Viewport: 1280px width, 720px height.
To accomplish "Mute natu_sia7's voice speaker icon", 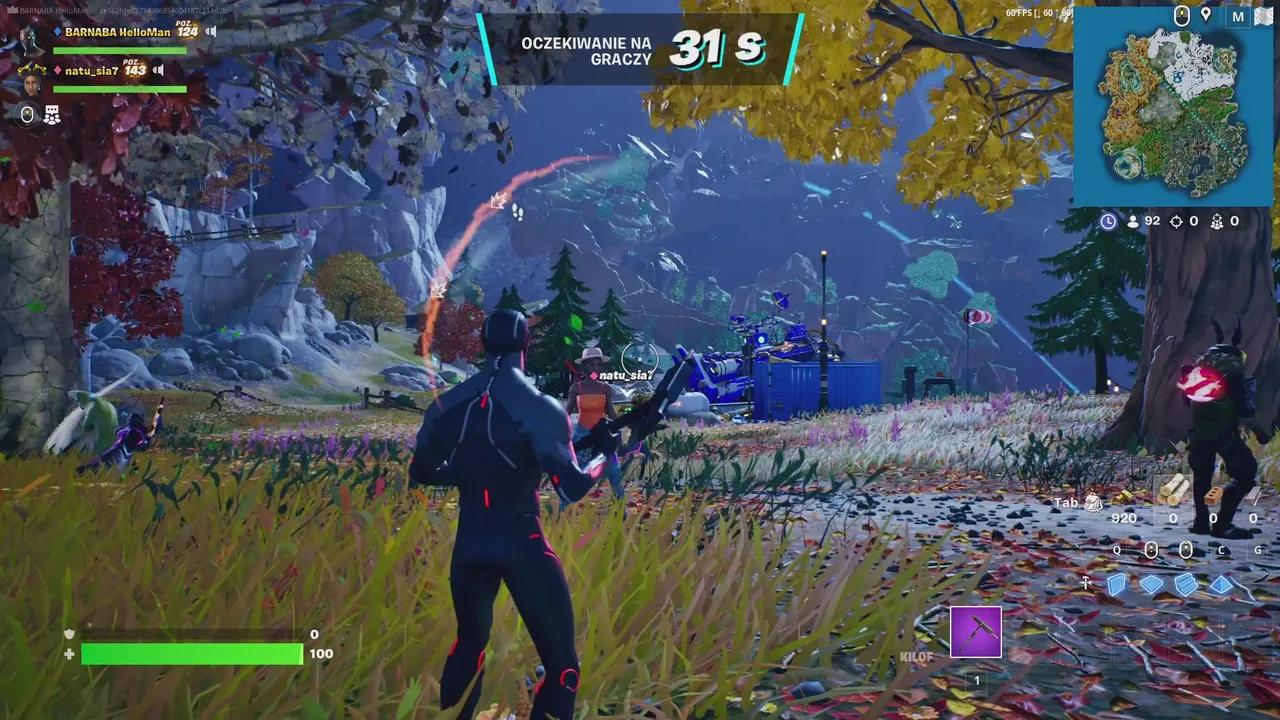I will pyautogui.click(x=157, y=70).
